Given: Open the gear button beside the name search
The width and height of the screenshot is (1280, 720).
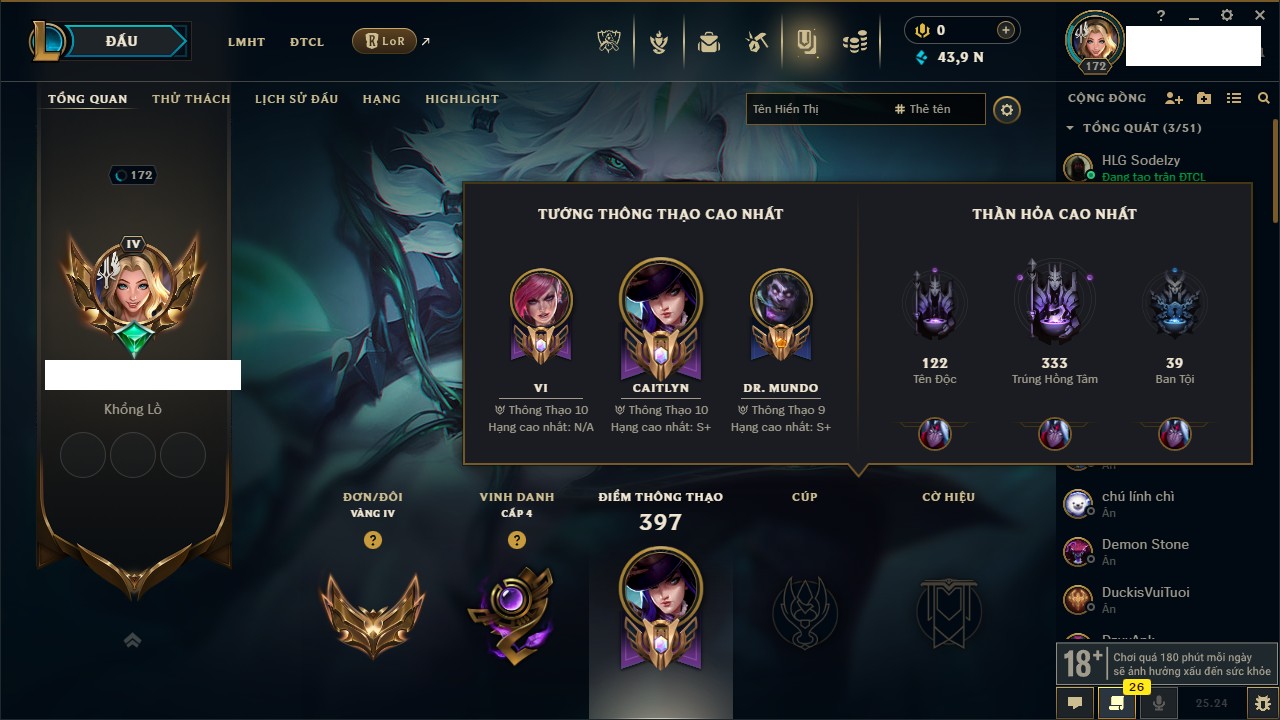Looking at the screenshot, I should (1007, 110).
